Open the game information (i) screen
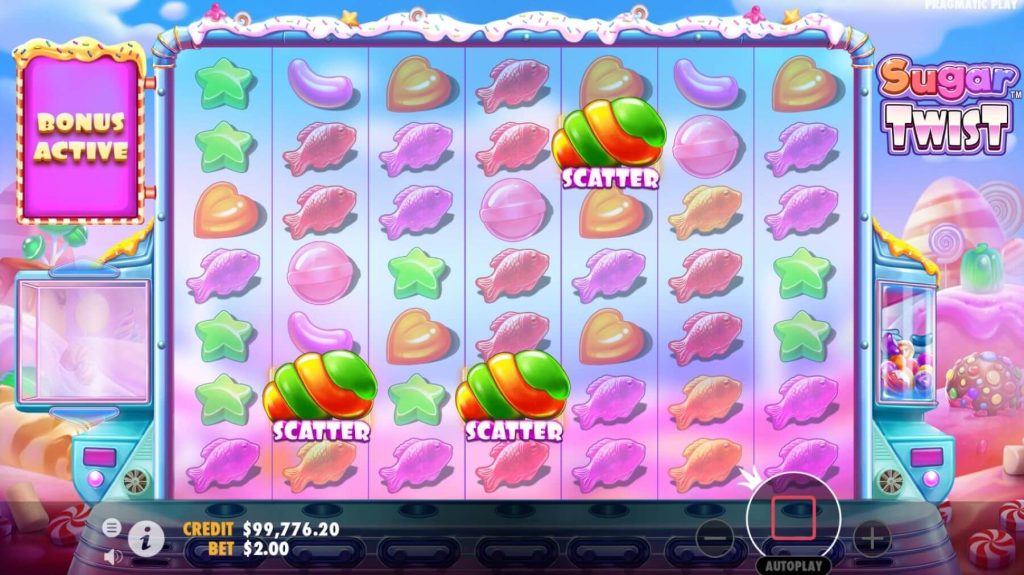The image size is (1024, 575). [146, 538]
